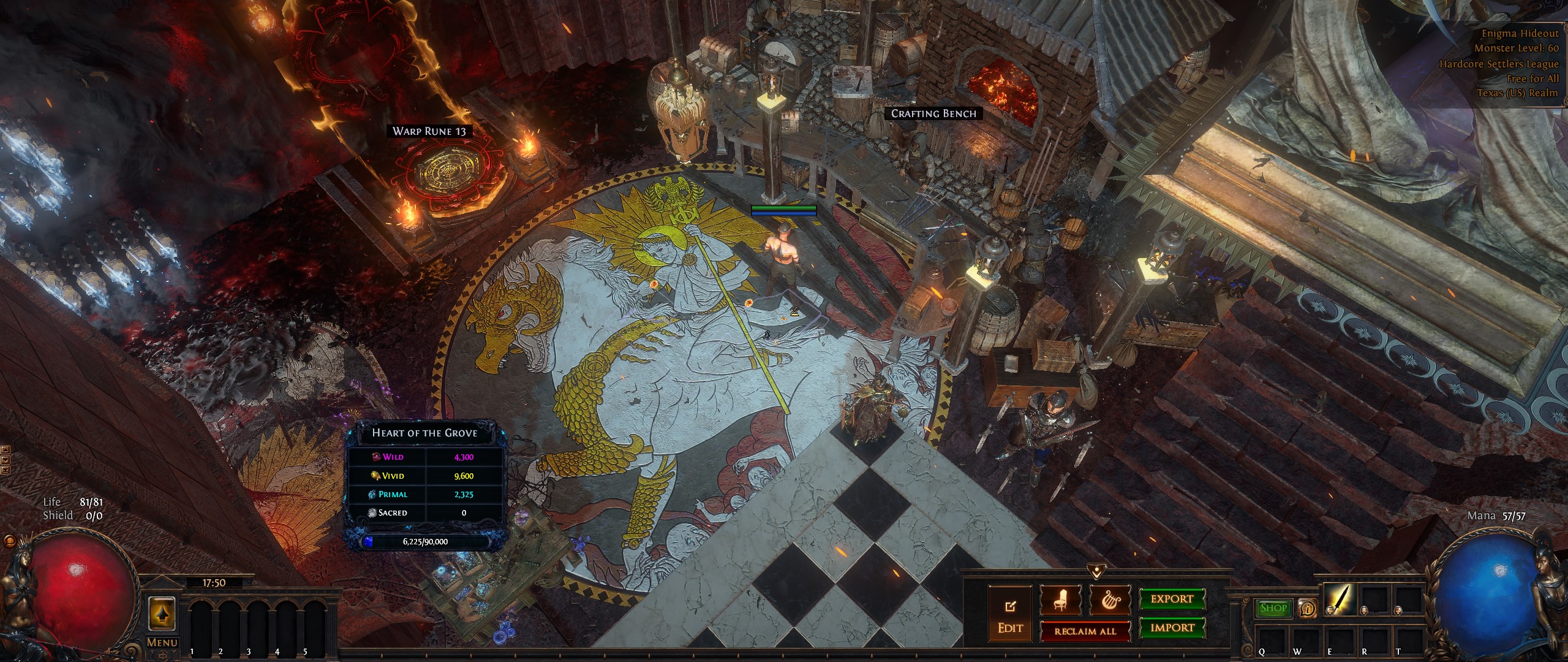Select the Primal lifeforce row
The image size is (1568, 662).
(425, 494)
